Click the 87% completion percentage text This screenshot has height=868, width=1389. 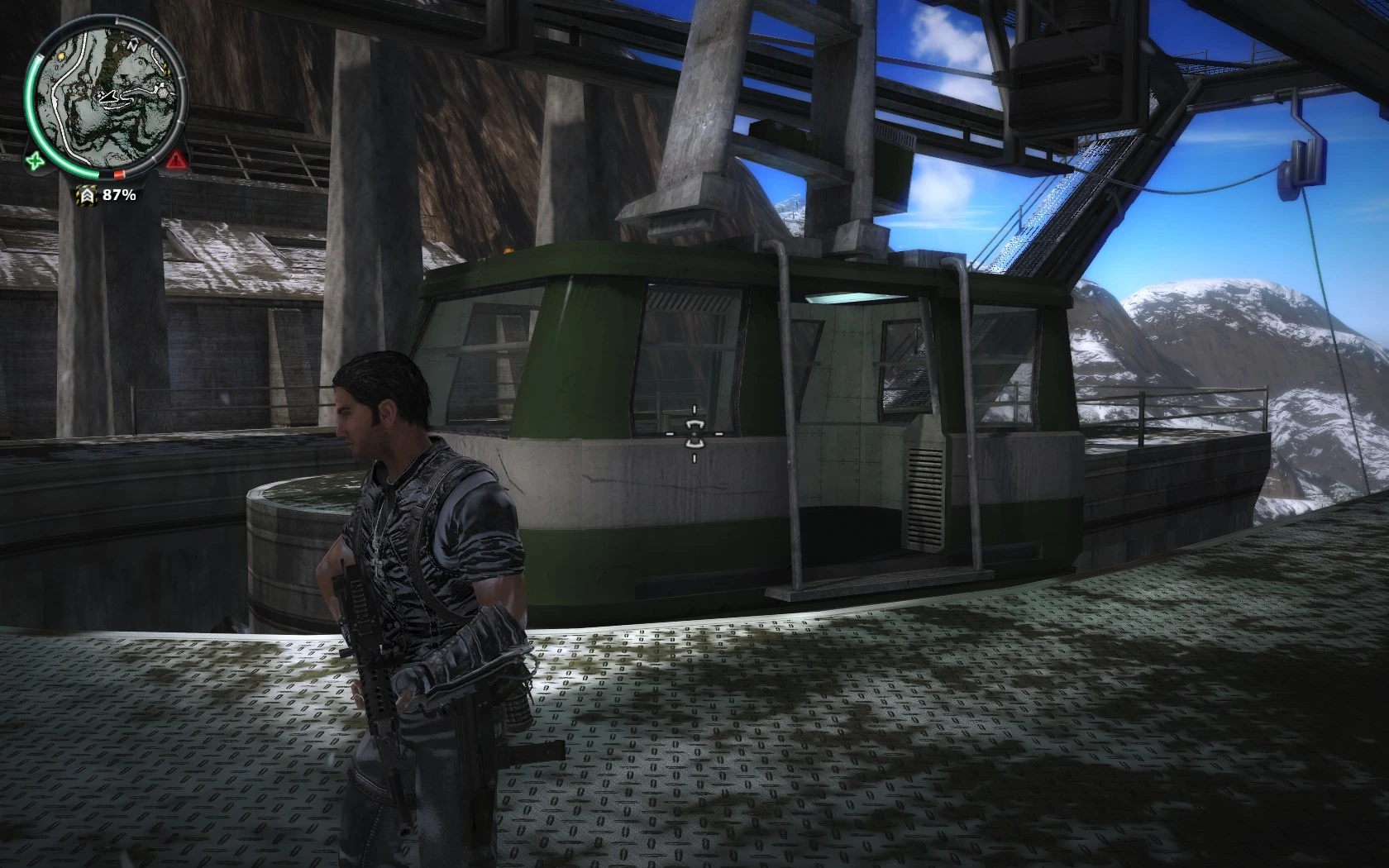tap(118, 194)
